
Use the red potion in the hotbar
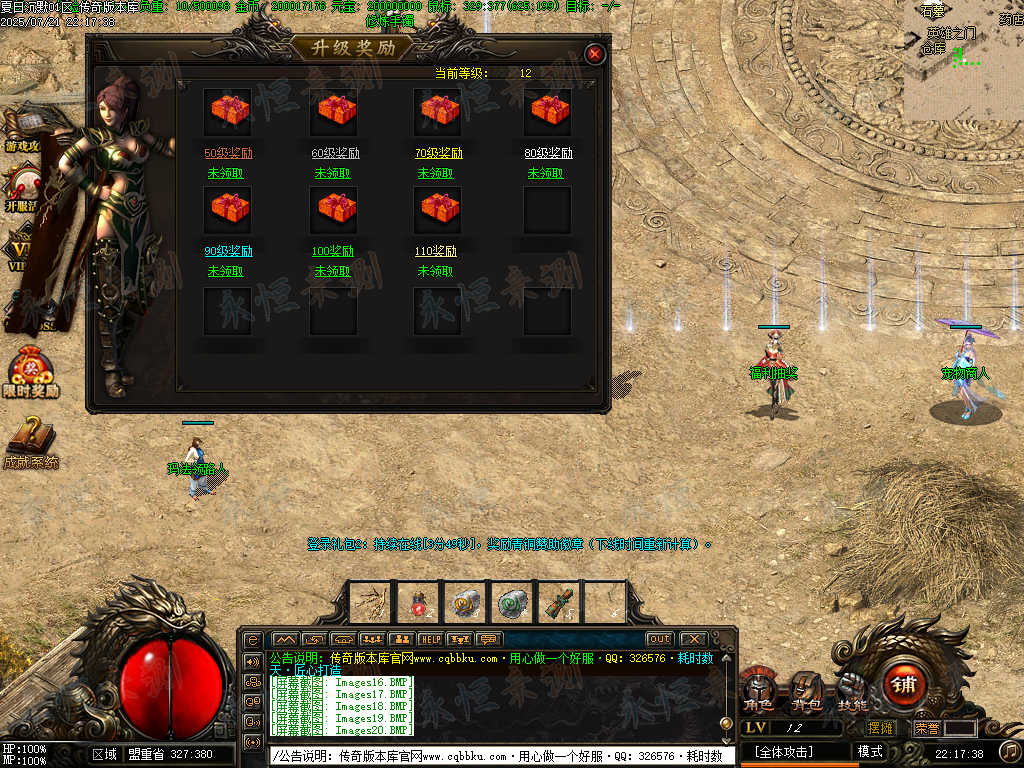pyautogui.click(x=419, y=602)
